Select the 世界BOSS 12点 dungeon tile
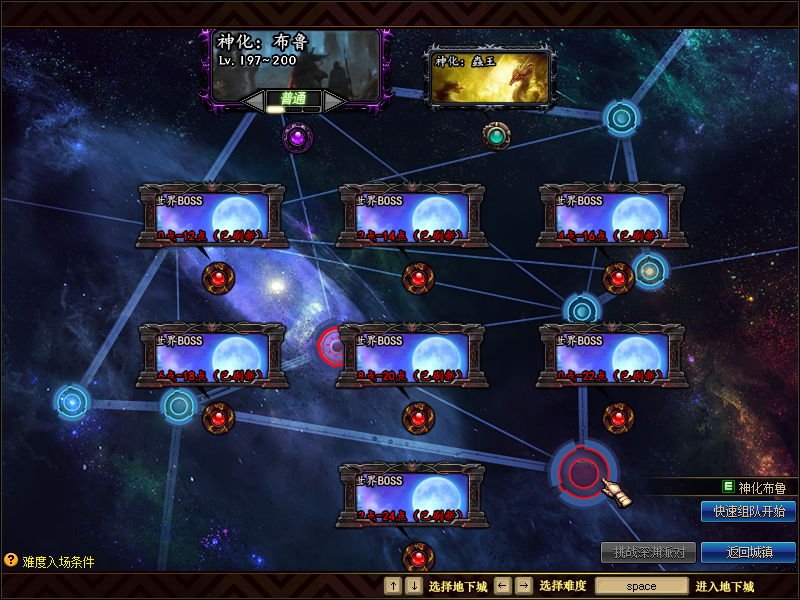This screenshot has height=600, width=800. (x=213, y=214)
